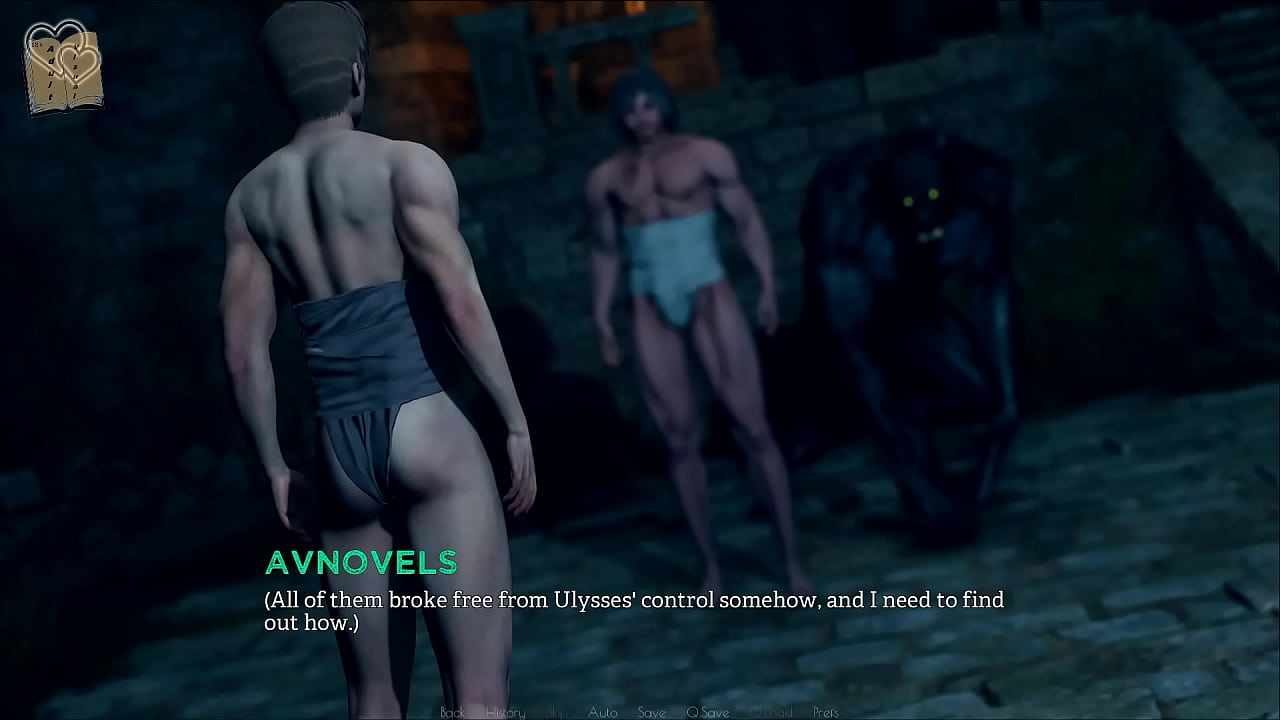Enable Auto-advance dialogue
1280x720 pixels.
pos(603,712)
